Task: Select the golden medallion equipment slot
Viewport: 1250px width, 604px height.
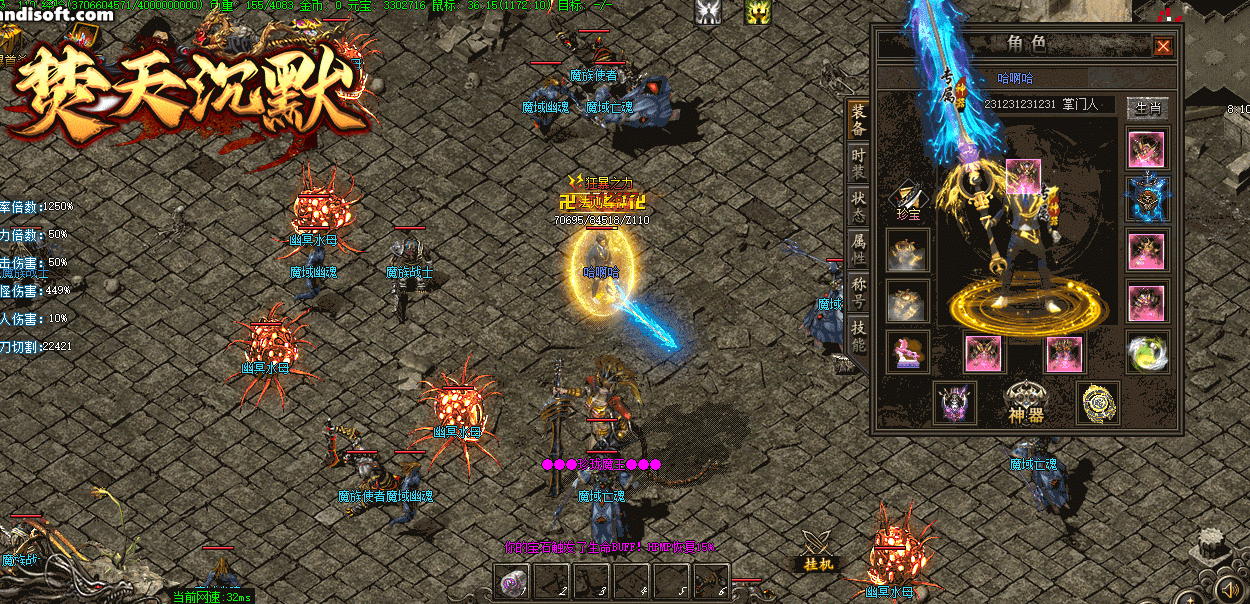Action: click(x=1097, y=402)
